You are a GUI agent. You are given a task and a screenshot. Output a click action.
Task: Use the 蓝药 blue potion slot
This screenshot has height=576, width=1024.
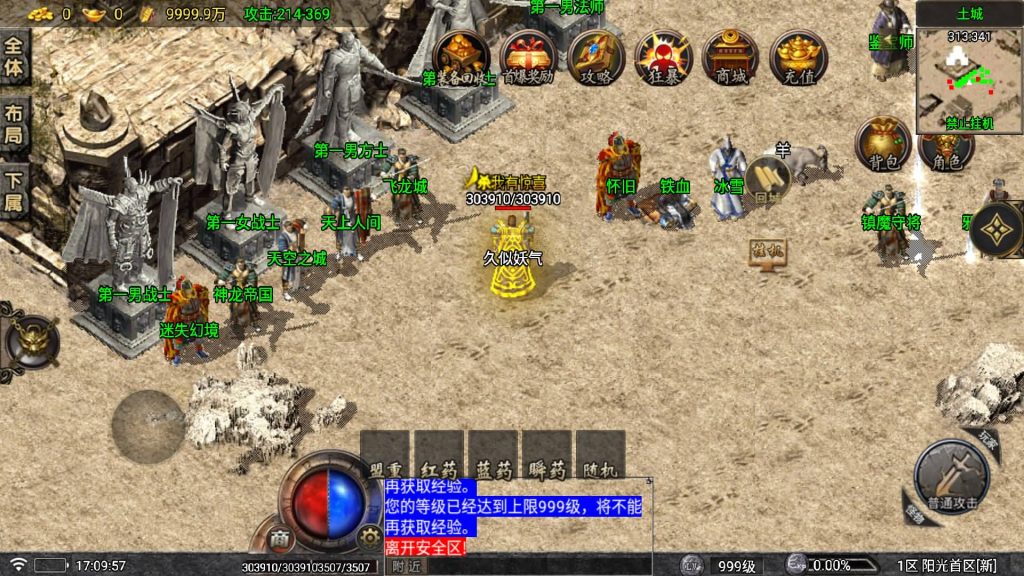493,453
